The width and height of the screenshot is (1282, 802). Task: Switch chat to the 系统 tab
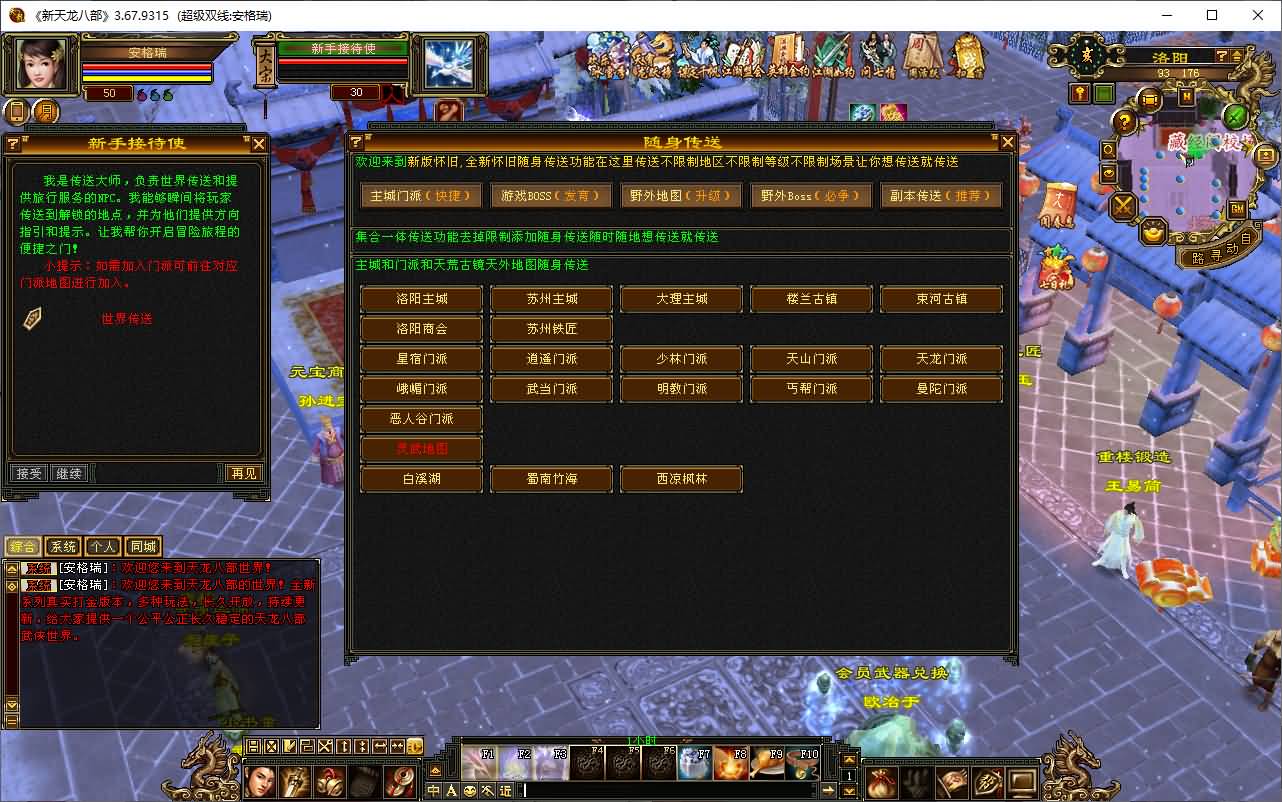click(63, 547)
